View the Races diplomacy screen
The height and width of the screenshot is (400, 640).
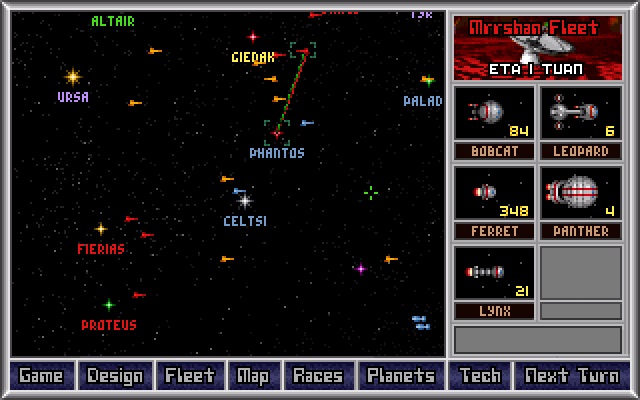coord(317,376)
